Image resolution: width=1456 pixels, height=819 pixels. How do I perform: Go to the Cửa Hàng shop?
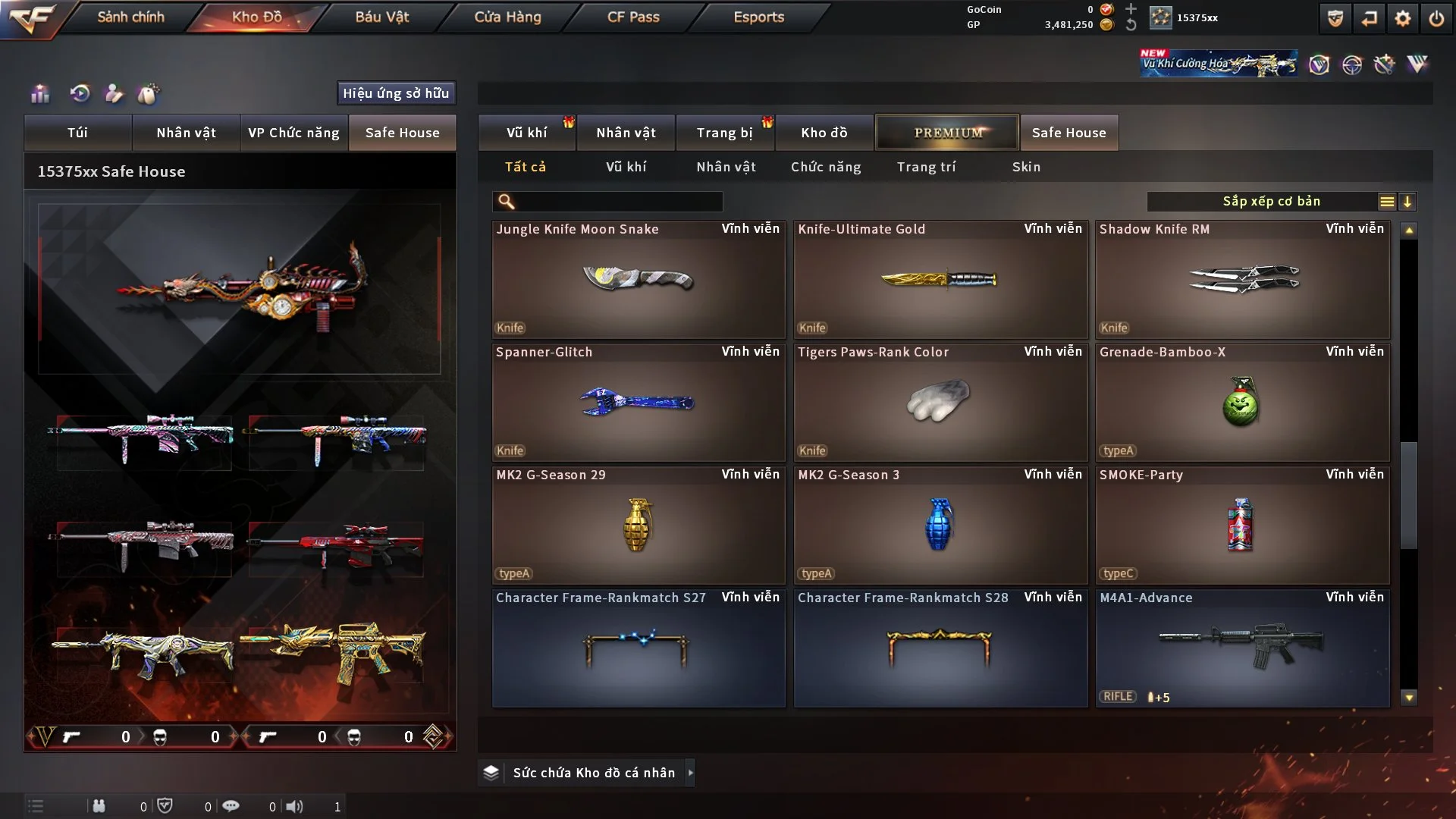click(x=507, y=17)
